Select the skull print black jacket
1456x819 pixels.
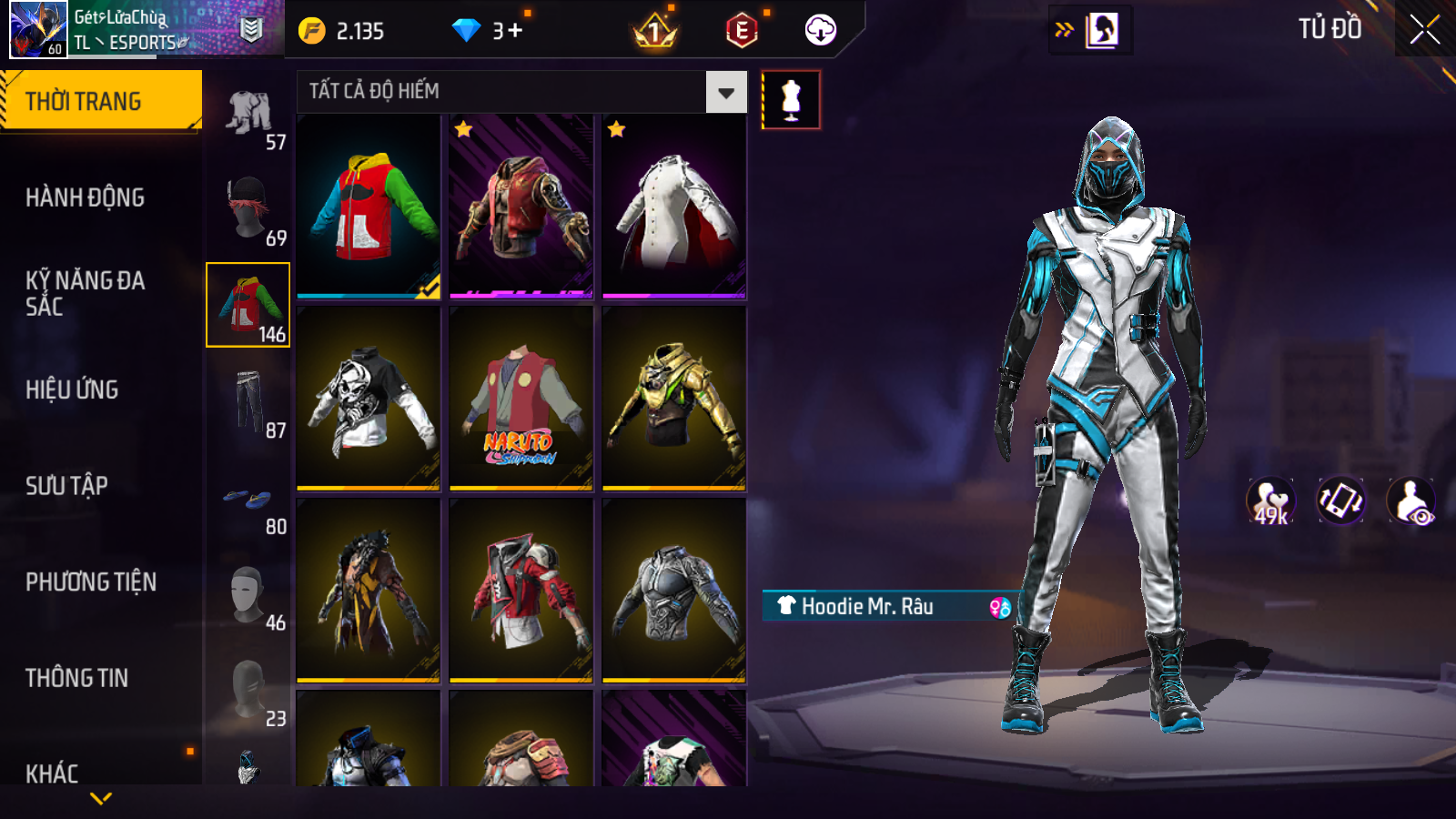coord(369,399)
